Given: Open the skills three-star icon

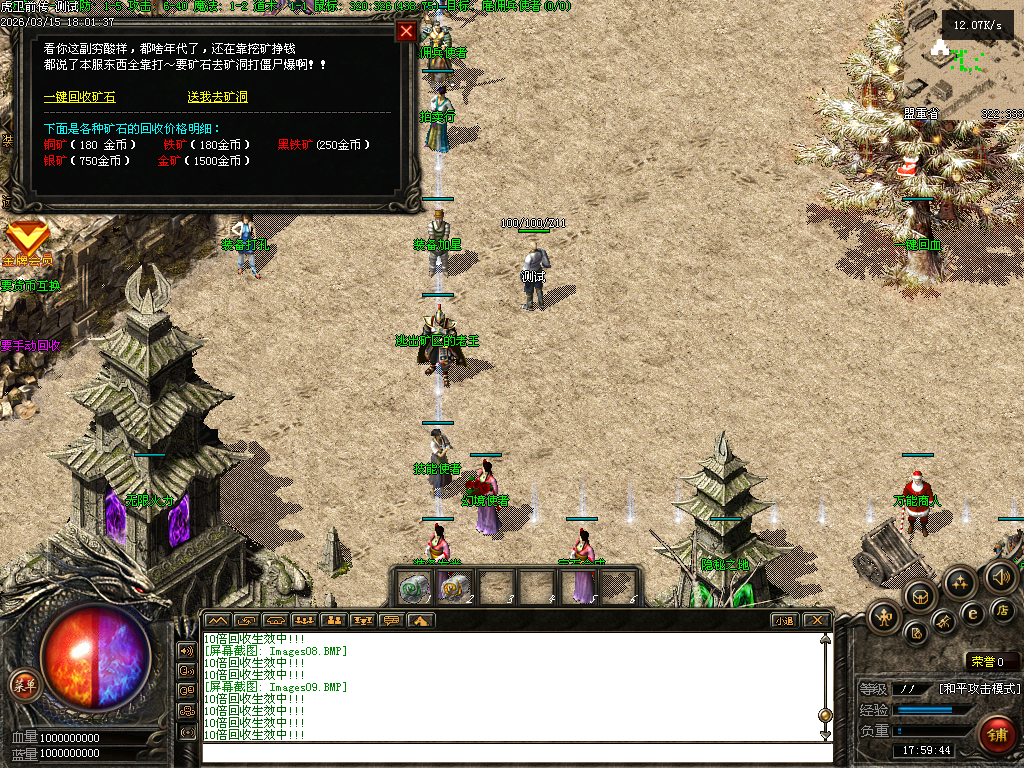Looking at the screenshot, I should (x=960, y=582).
